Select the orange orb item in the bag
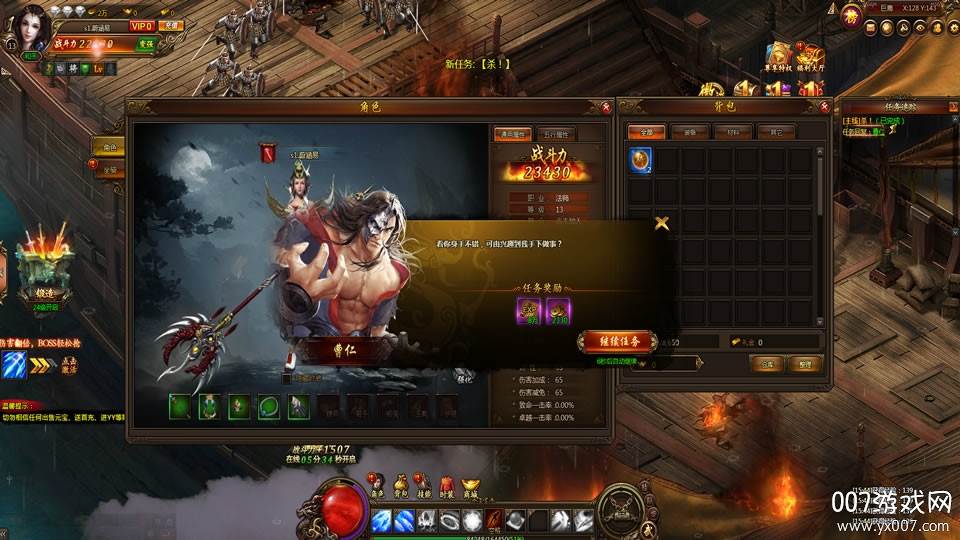This screenshot has height=540, width=960. pos(640,160)
